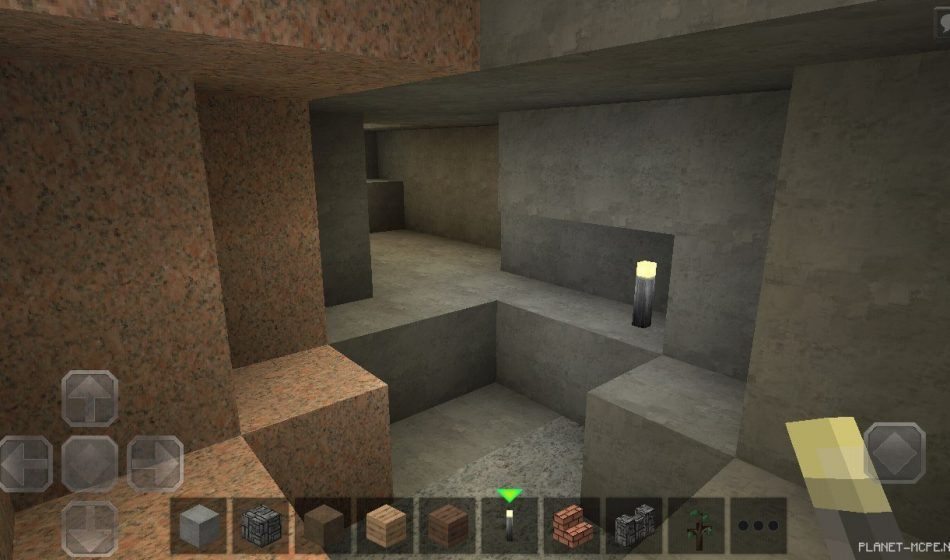Open the chat speech bubble button
This screenshot has width=950, height=560.
coord(941,22)
